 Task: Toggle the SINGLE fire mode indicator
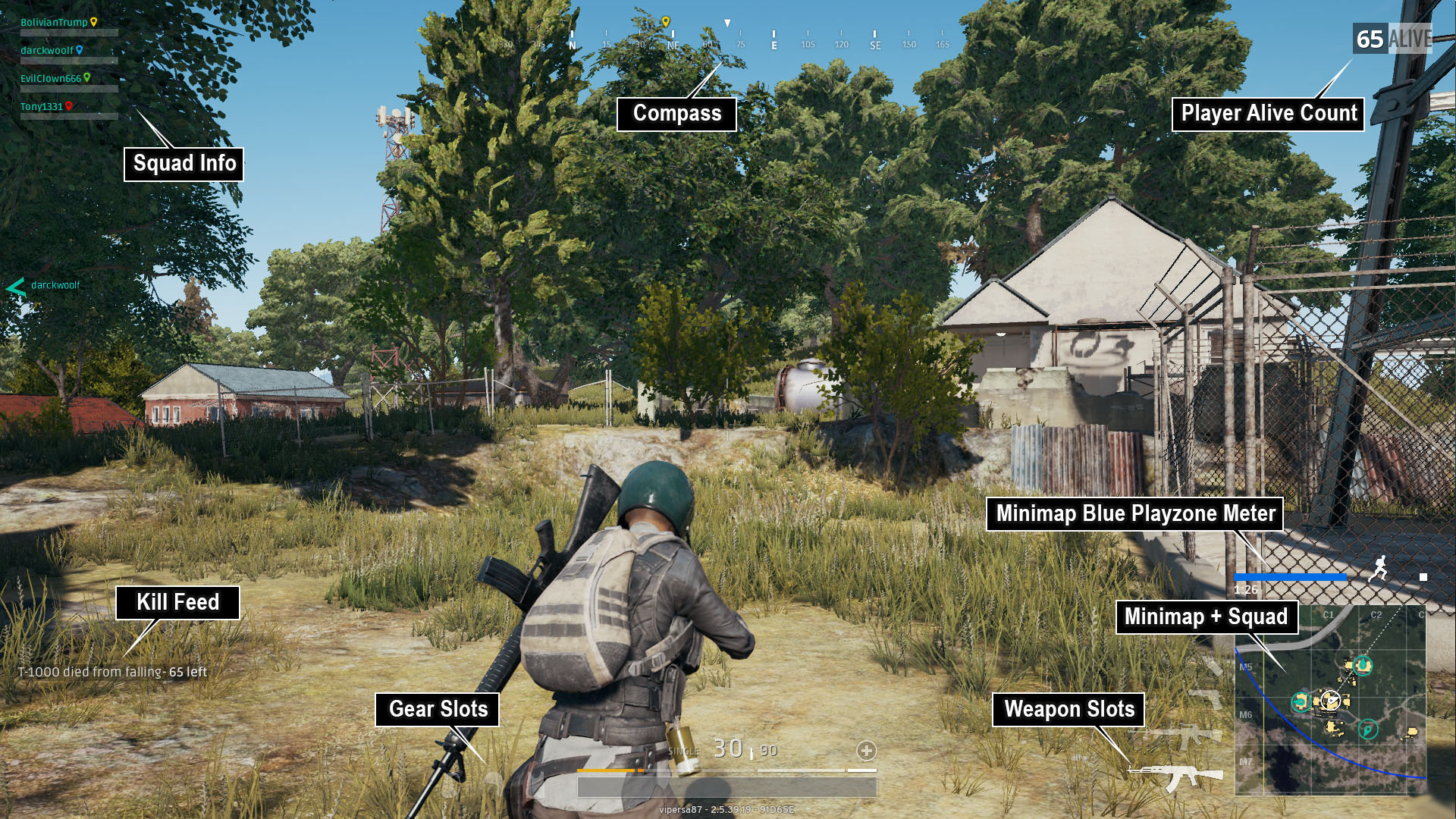click(684, 751)
